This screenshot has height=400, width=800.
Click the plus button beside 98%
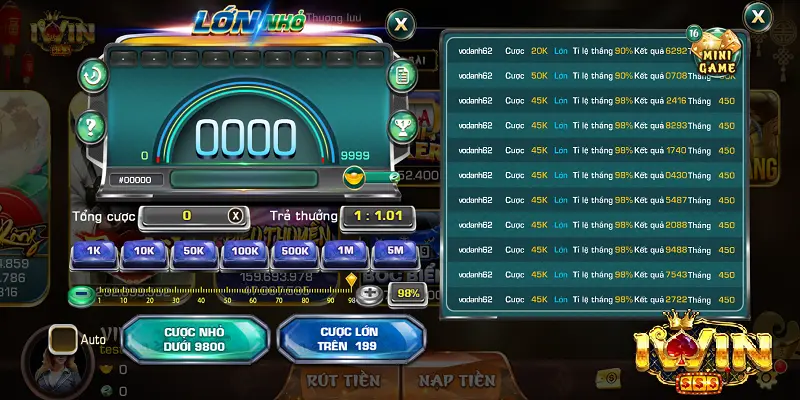click(371, 294)
